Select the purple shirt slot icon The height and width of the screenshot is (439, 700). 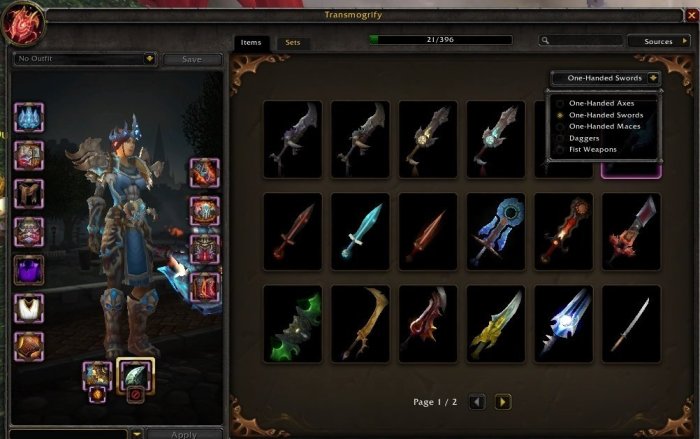click(28, 270)
